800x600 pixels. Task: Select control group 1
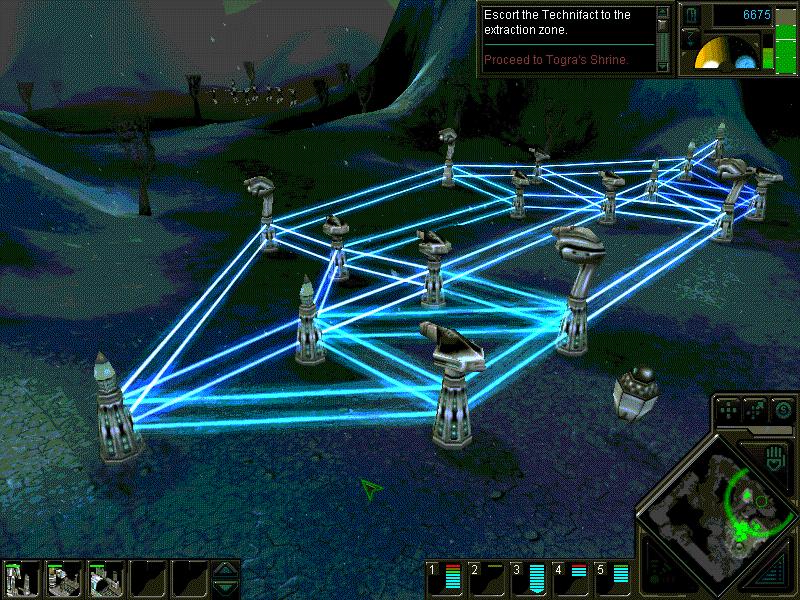(x=445, y=577)
